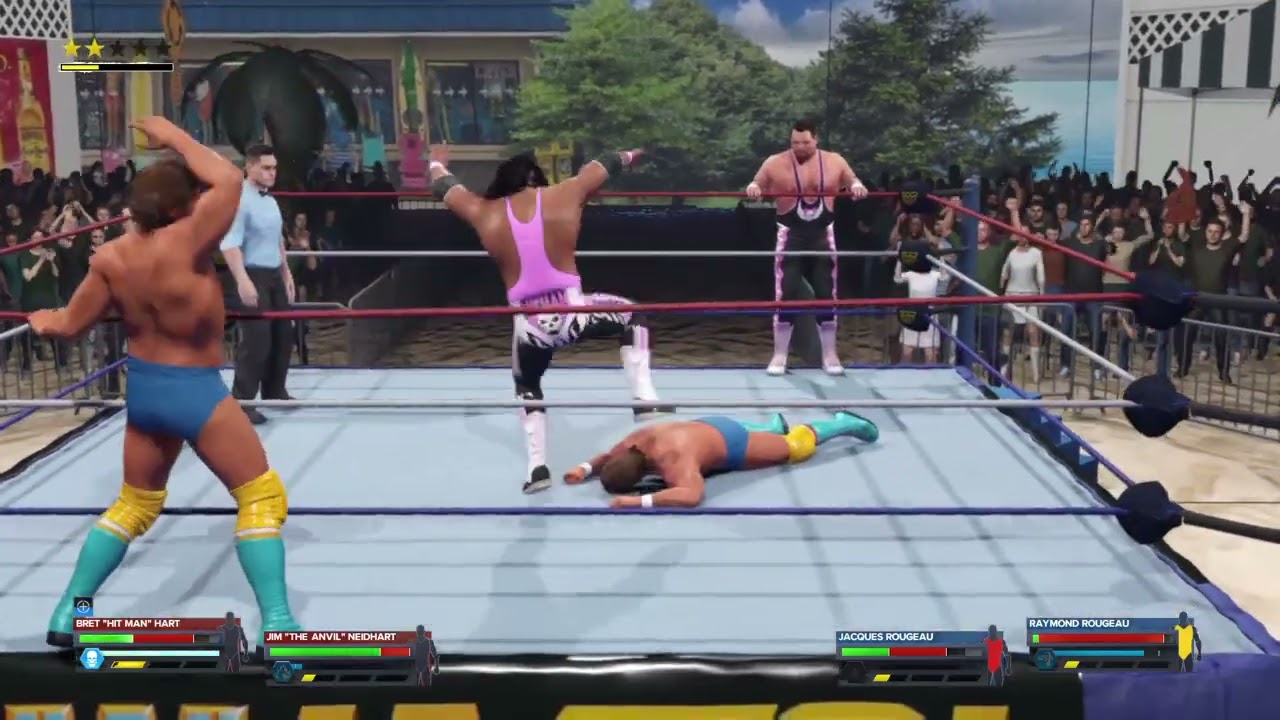Click Bret Hart's skull hexagon icon
Image resolution: width=1280 pixels, height=720 pixels.
coord(91,659)
